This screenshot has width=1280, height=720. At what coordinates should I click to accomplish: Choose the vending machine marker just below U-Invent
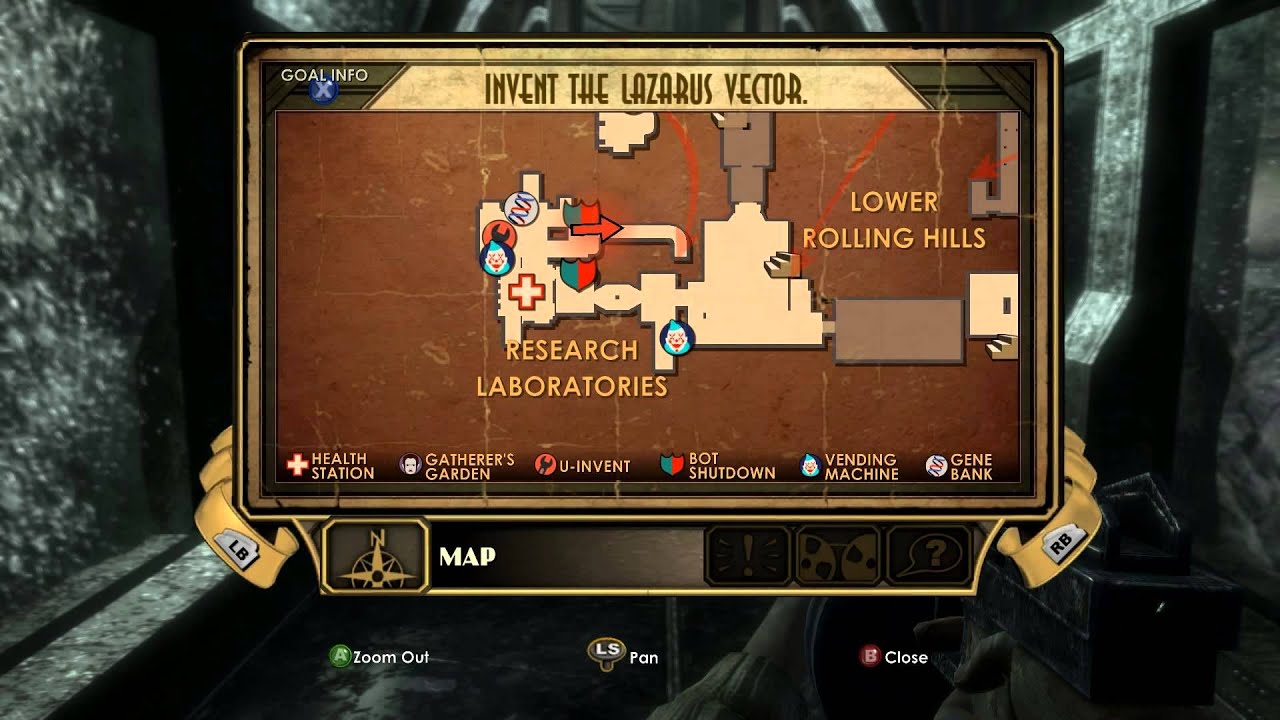click(x=495, y=260)
